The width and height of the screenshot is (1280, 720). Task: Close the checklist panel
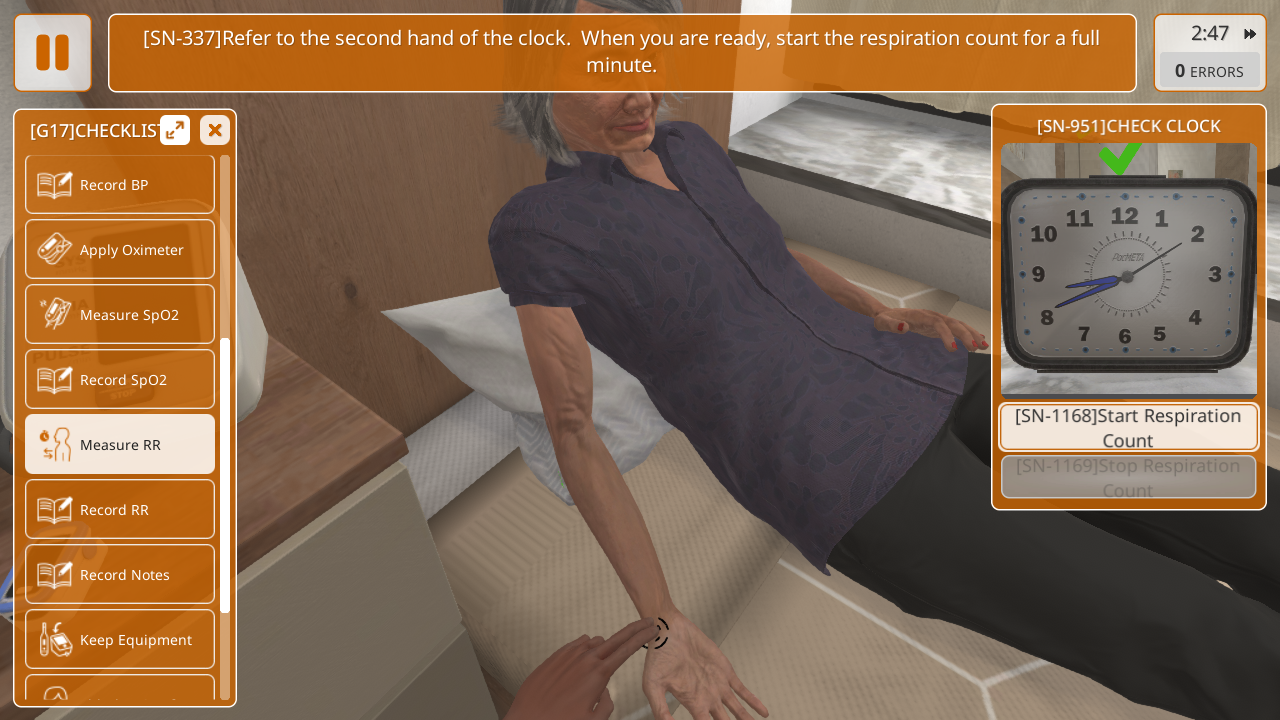point(215,130)
